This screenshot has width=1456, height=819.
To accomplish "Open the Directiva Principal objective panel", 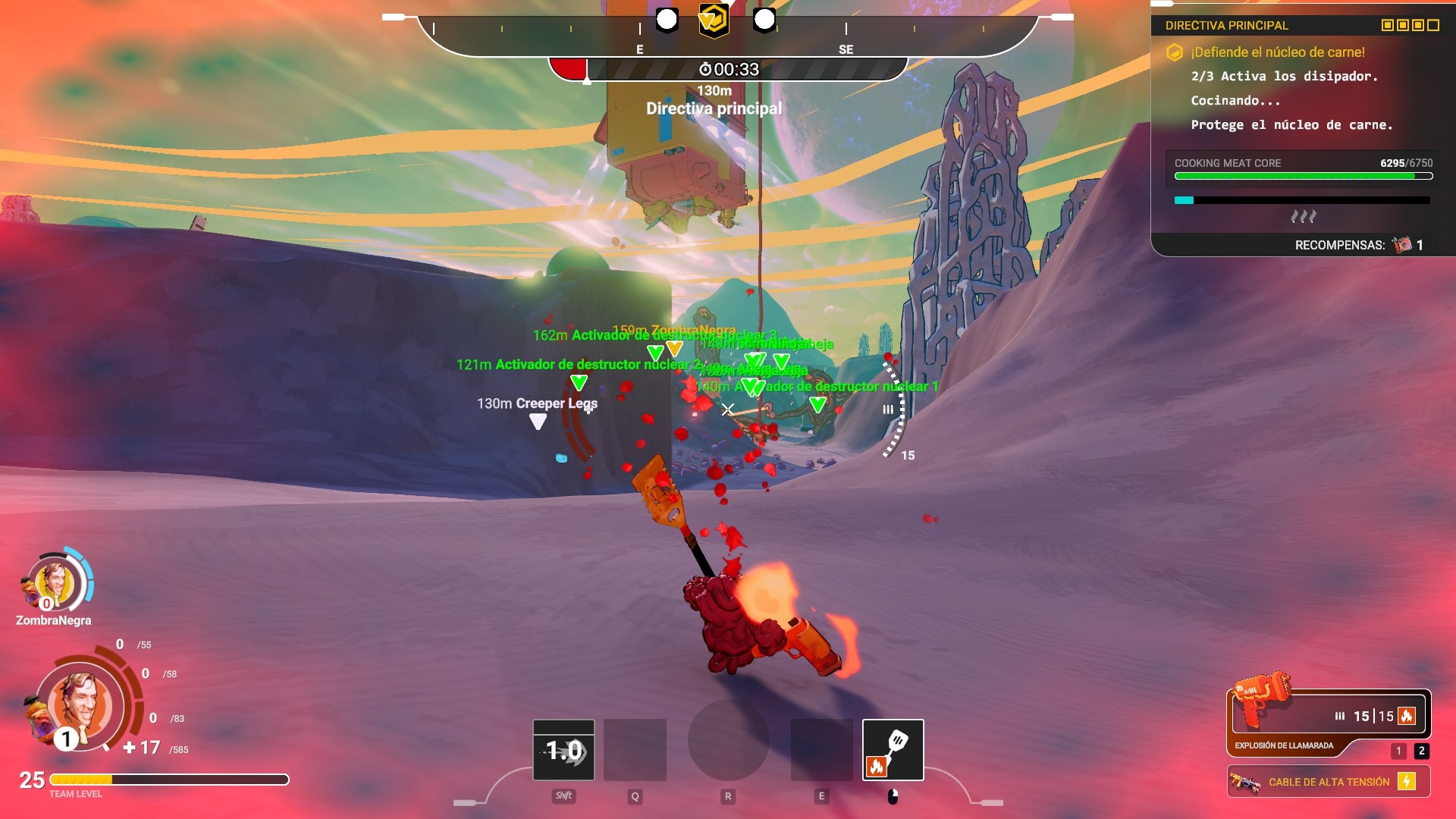I will [1226, 26].
